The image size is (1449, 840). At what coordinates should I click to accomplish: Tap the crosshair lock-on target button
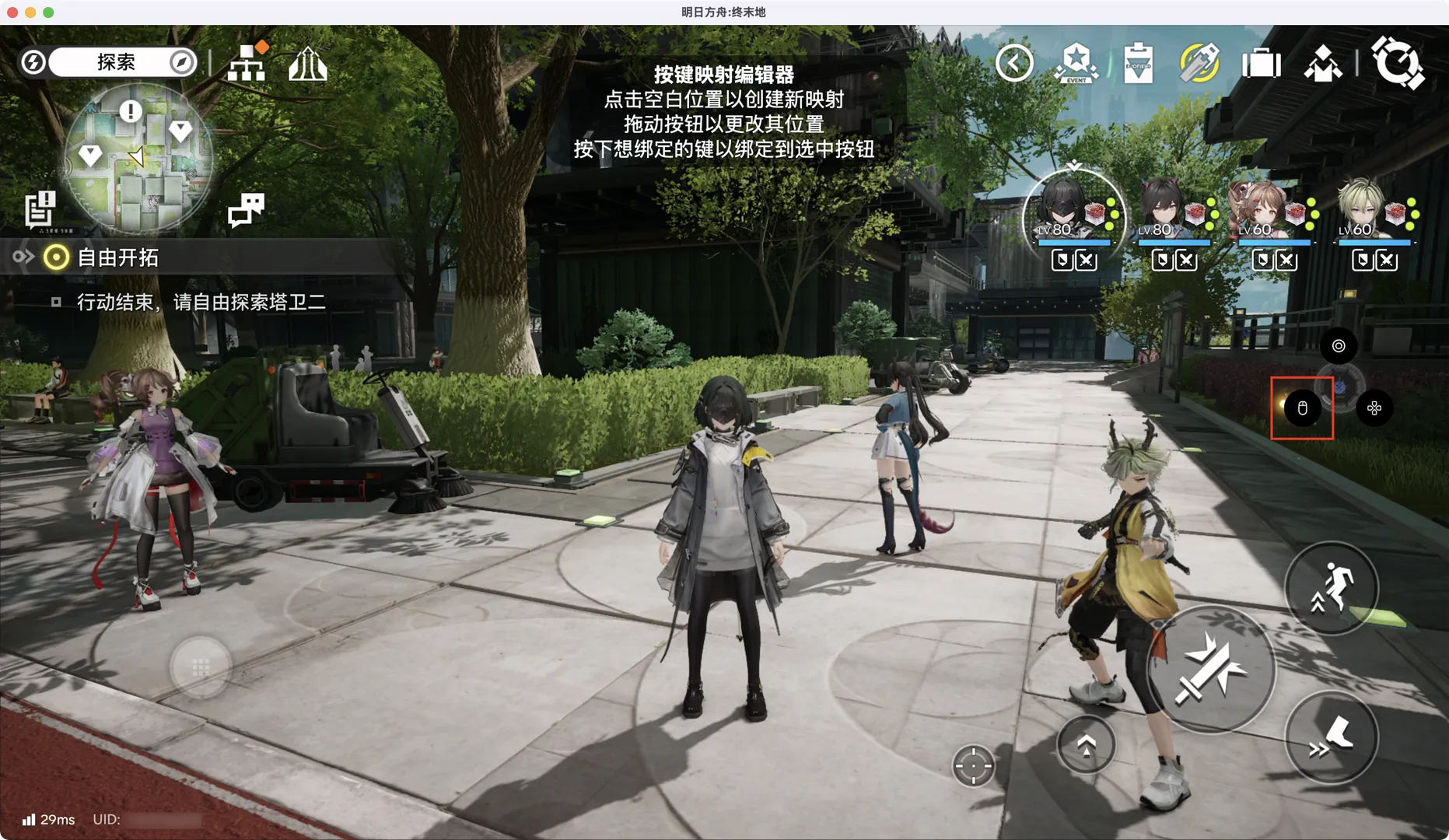click(x=973, y=766)
